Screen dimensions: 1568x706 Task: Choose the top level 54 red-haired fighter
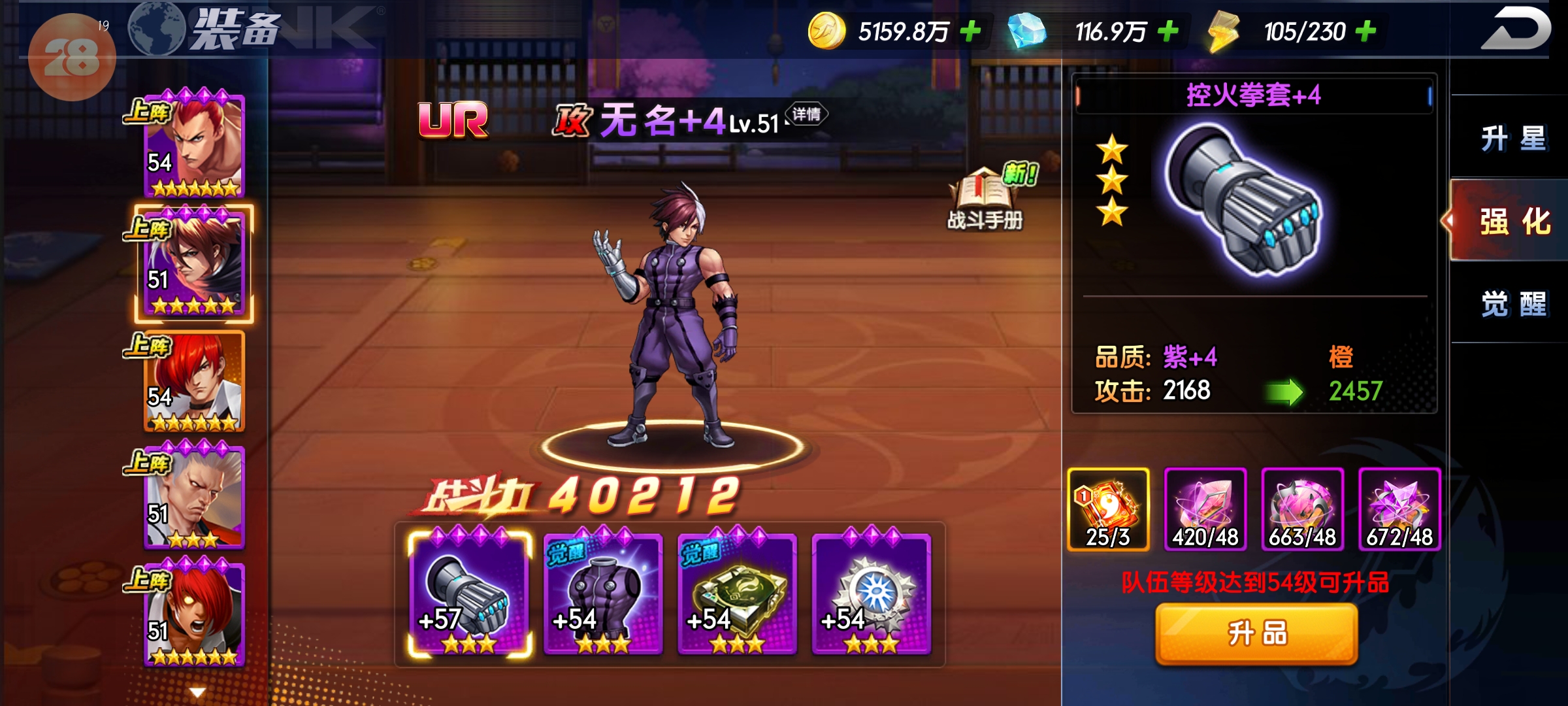coord(194,146)
